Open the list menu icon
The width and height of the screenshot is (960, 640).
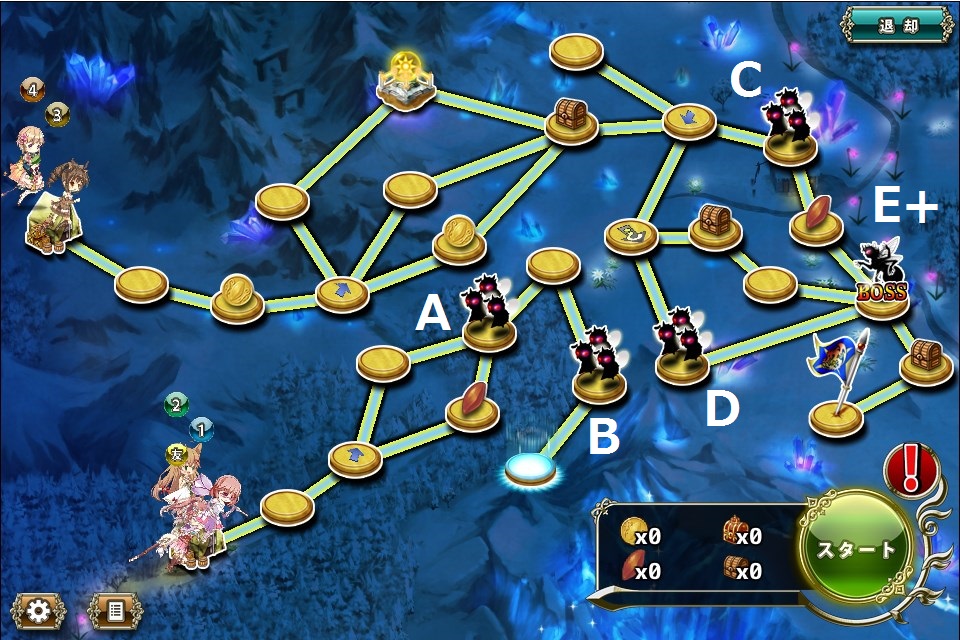pyautogui.click(x=116, y=609)
